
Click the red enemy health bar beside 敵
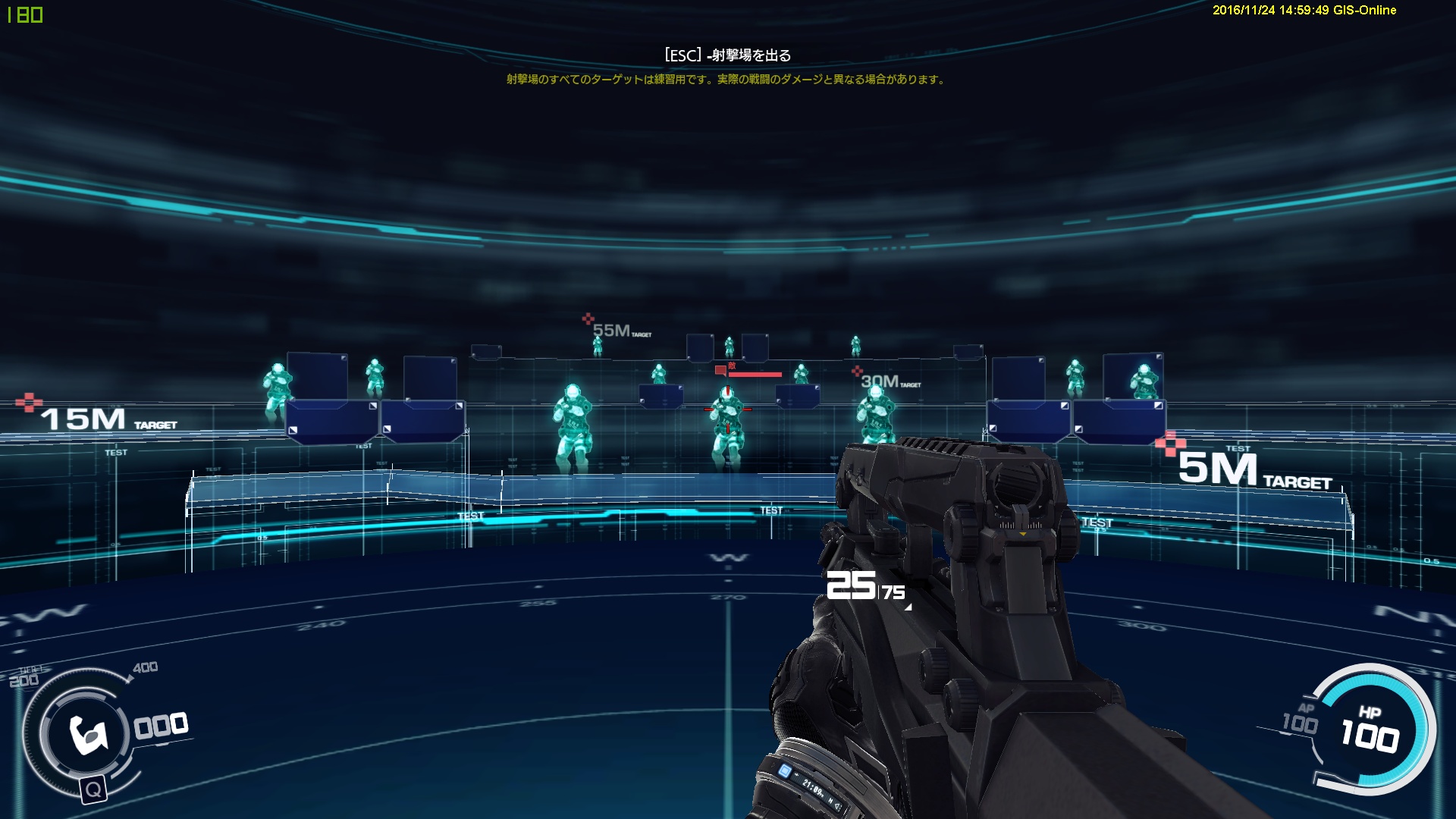point(755,373)
